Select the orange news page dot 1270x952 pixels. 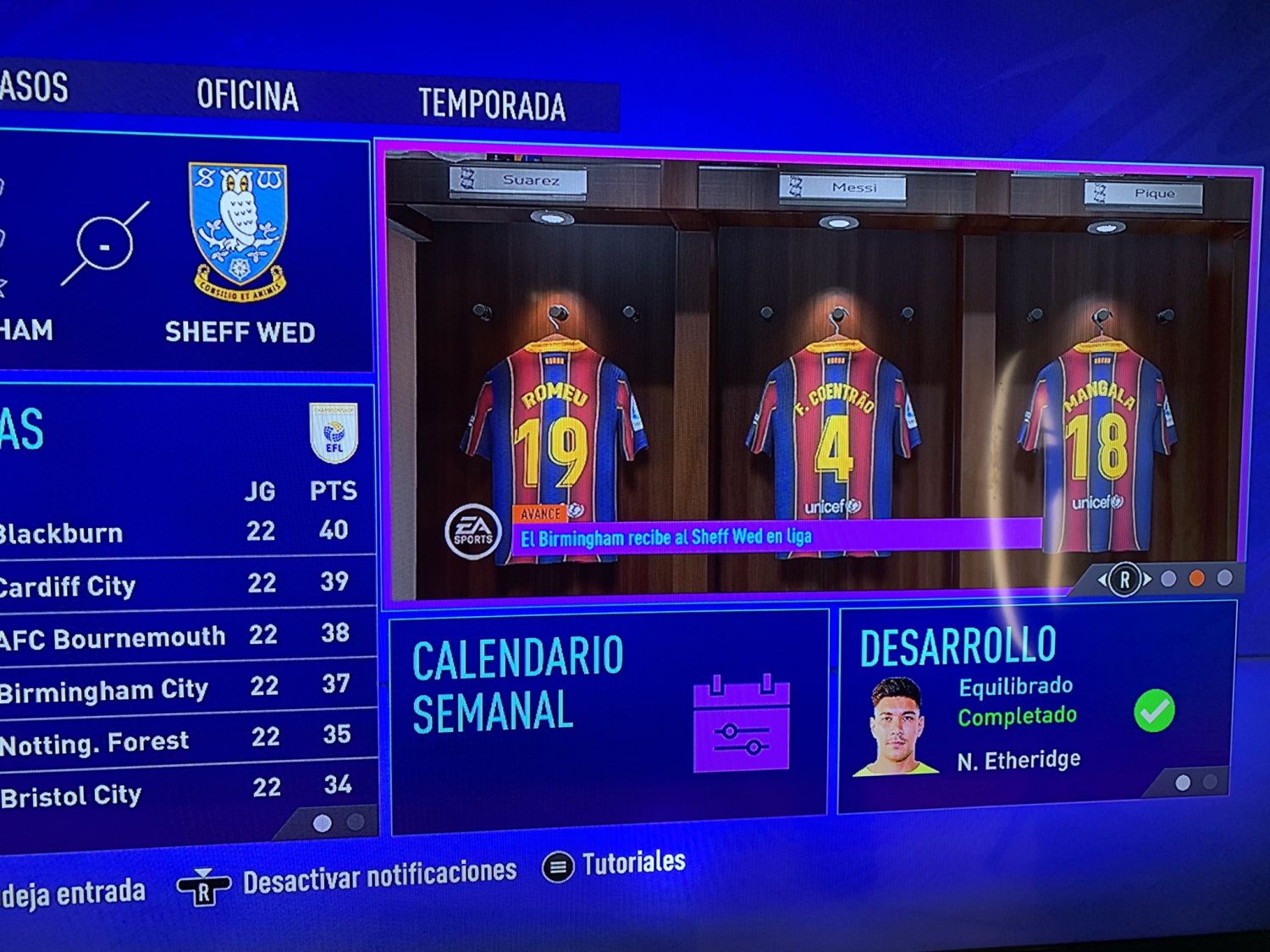(1196, 579)
